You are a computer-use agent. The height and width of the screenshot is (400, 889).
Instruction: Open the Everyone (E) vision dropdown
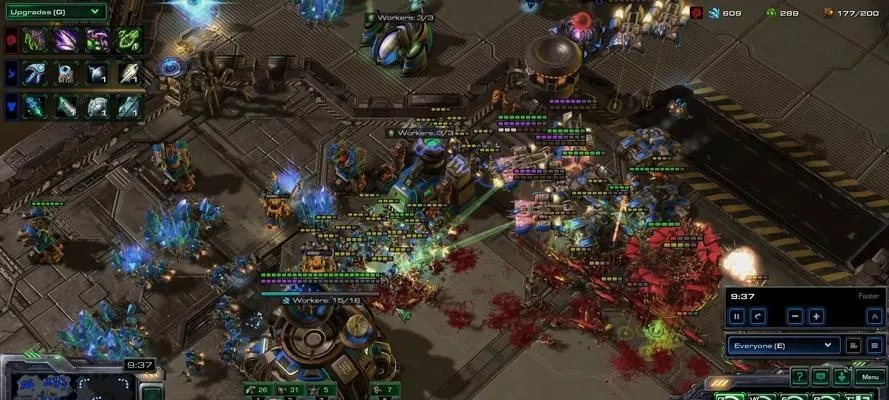pos(782,345)
